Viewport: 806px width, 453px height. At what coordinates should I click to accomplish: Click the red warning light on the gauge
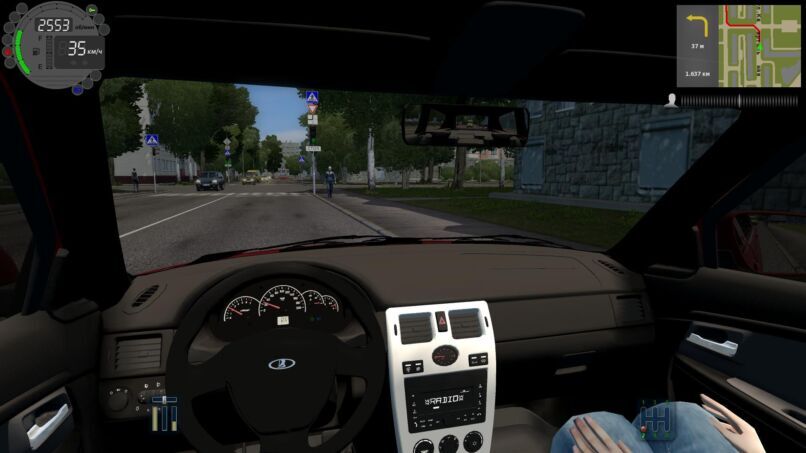(9, 50)
